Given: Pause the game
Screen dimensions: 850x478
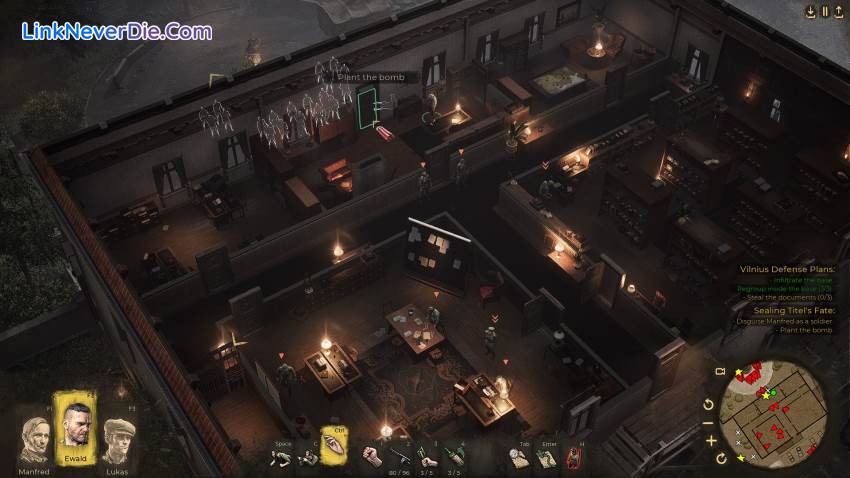Looking at the screenshot, I should [825, 11].
